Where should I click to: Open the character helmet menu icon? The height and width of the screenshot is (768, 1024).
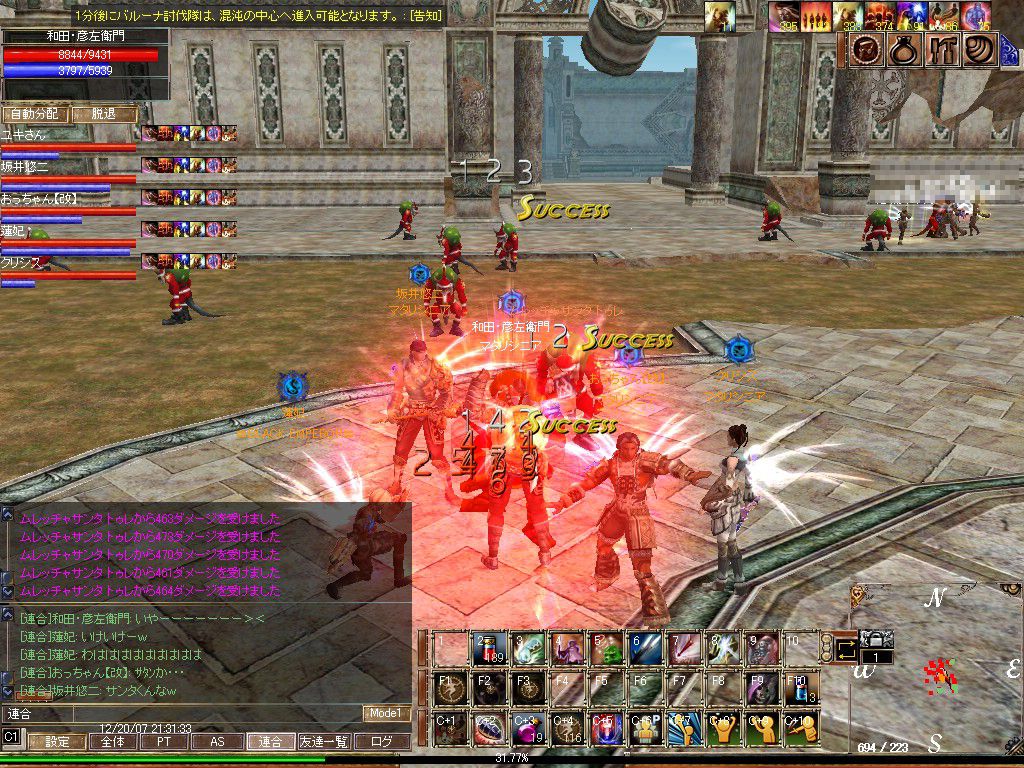[865, 49]
